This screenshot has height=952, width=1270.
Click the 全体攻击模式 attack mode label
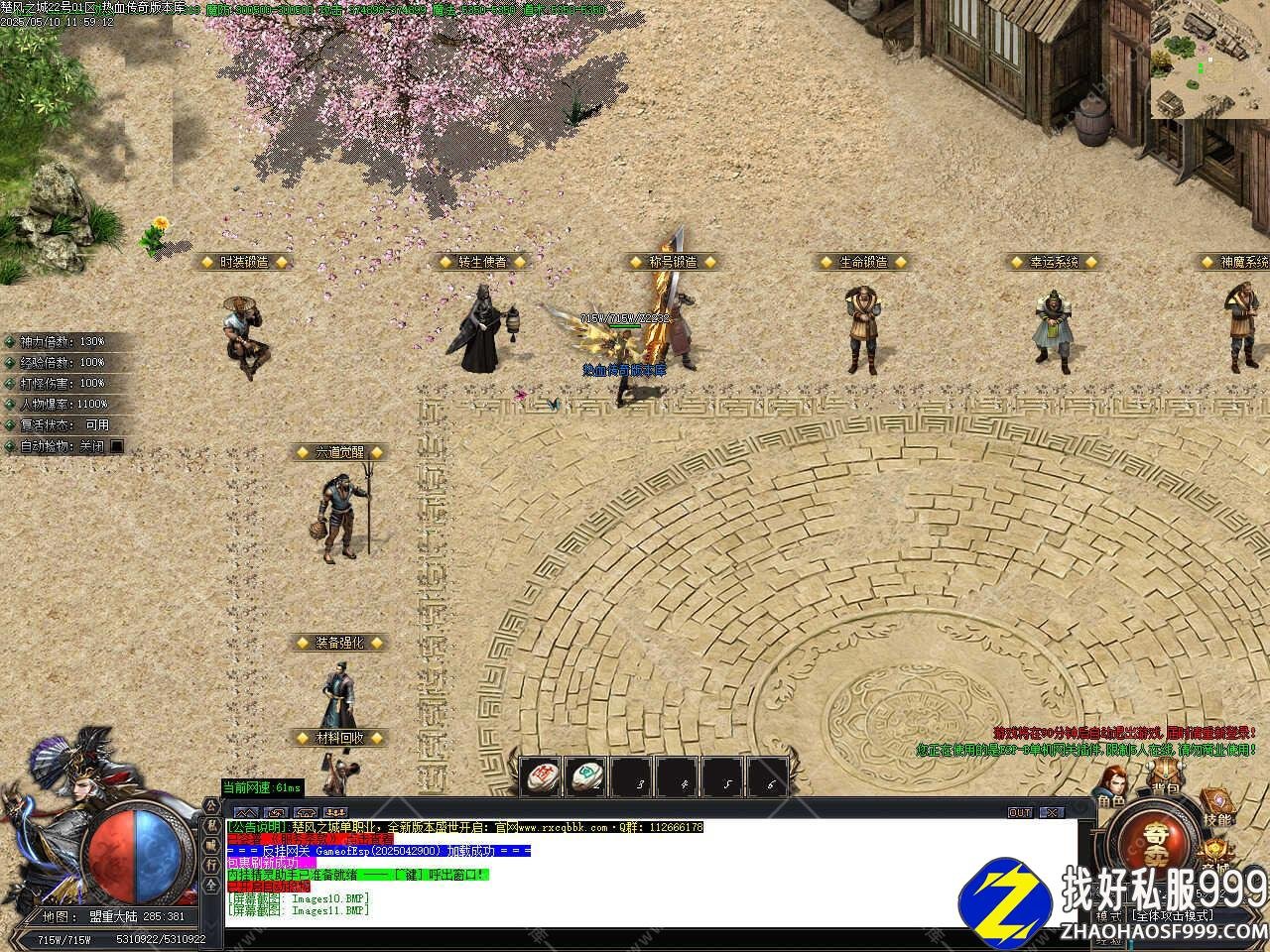pyautogui.click(x=1173, y=916)
